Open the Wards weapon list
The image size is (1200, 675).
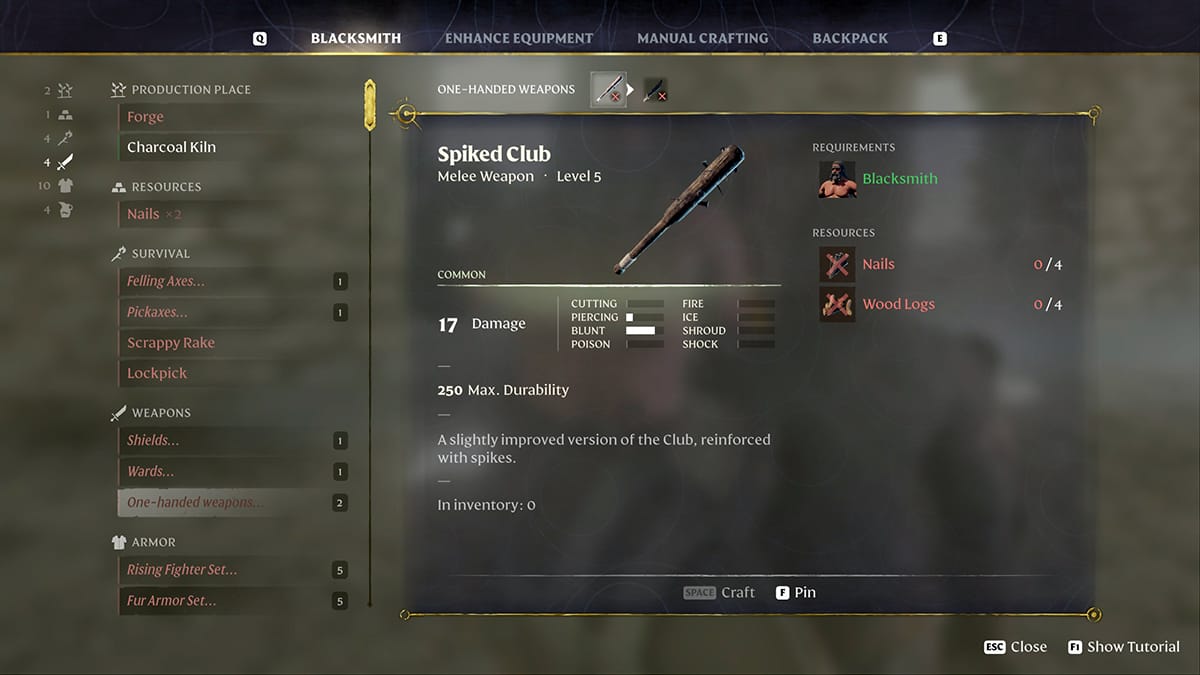(151, 471)
